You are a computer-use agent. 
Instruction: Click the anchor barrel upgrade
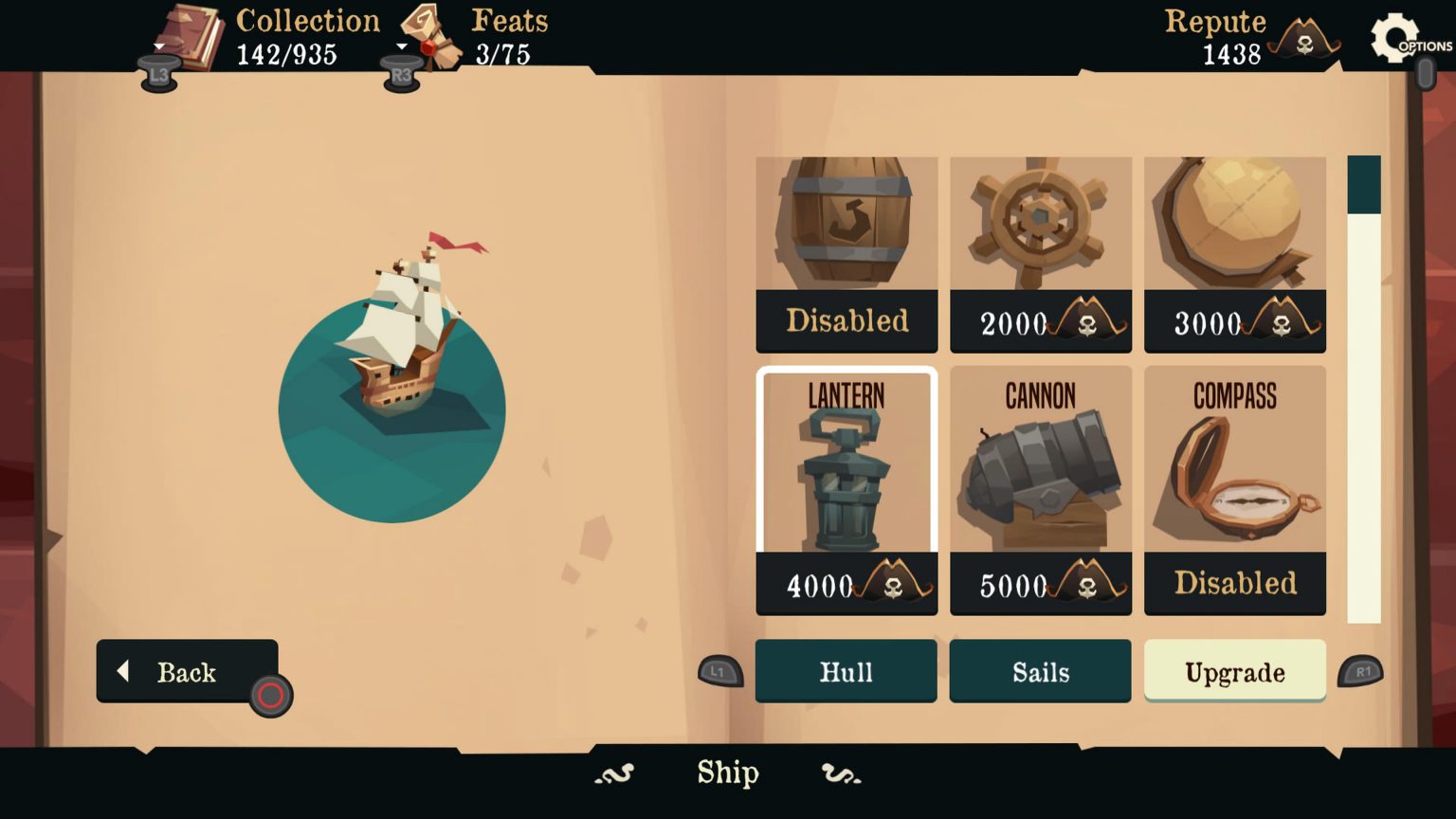pyautogui.click(x=846, y=227)
